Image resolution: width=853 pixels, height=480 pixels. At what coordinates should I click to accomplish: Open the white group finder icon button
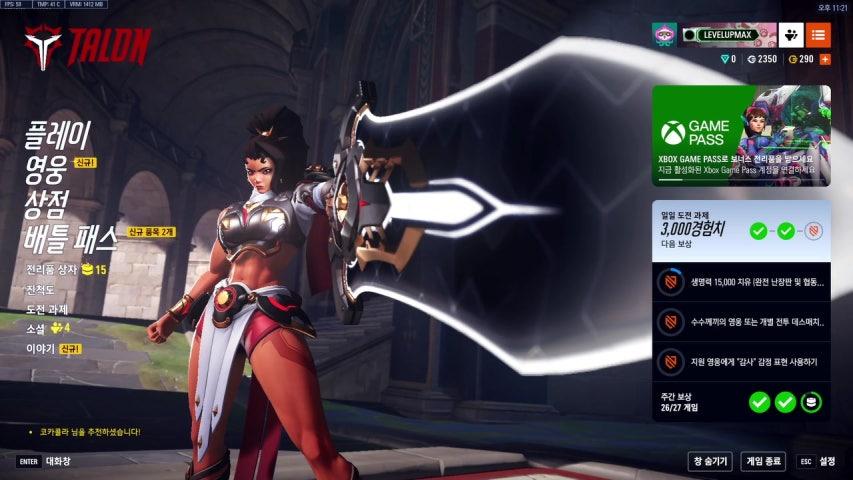pos(791,35)
